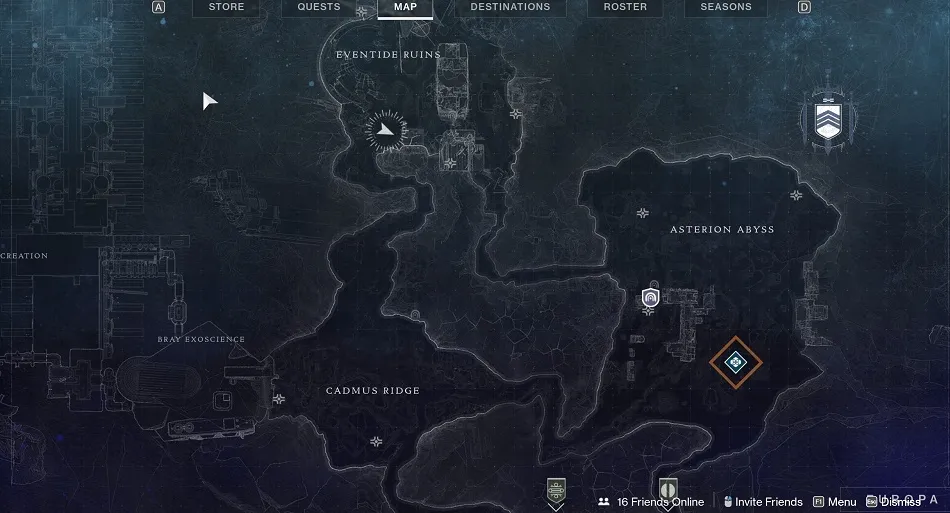Switch to the Quests tab
Viewport: 950px width, 513px height.
(x=319, y=7)
